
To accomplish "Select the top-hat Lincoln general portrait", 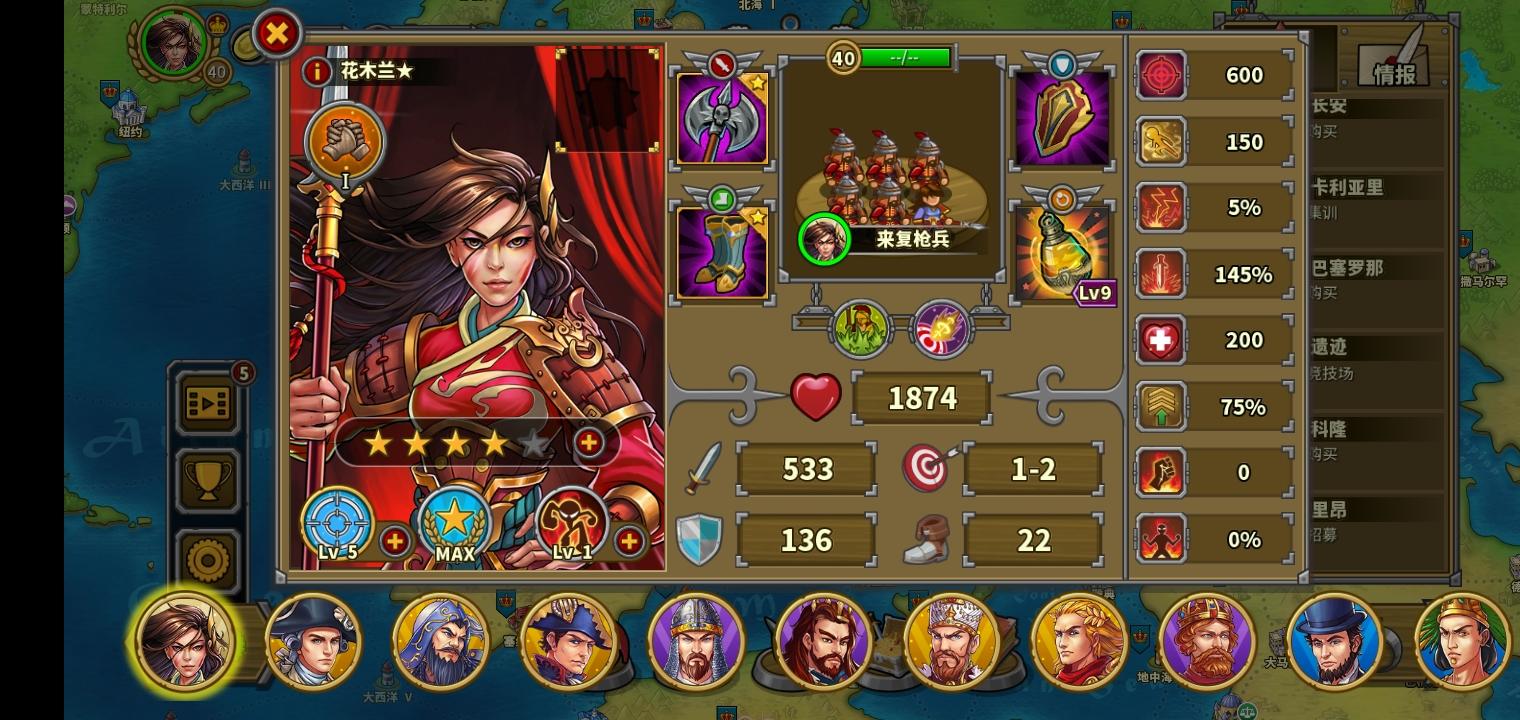I will pos(1335,640).
